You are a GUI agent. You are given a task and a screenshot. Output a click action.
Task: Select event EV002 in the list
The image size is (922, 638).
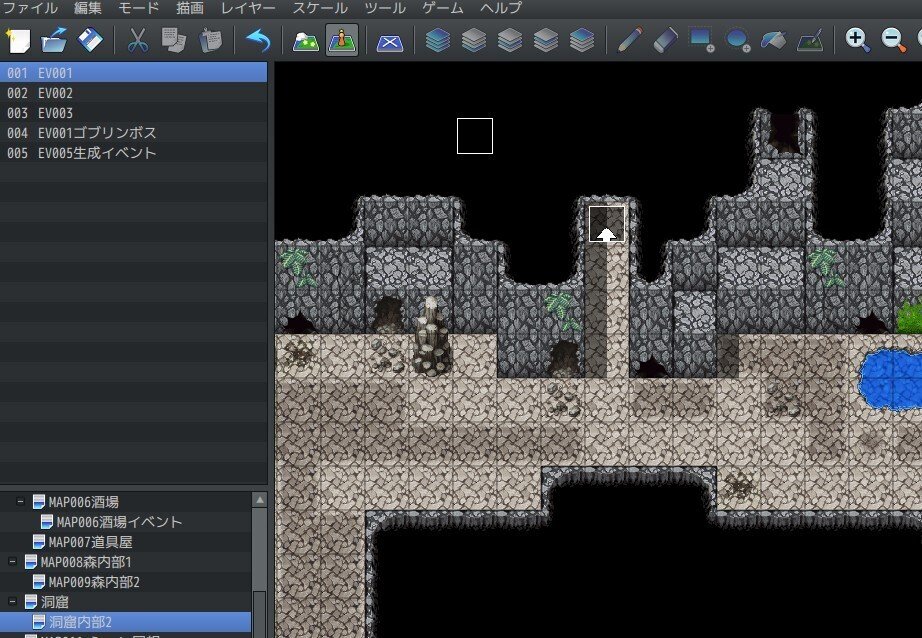(x=55, y=93)
